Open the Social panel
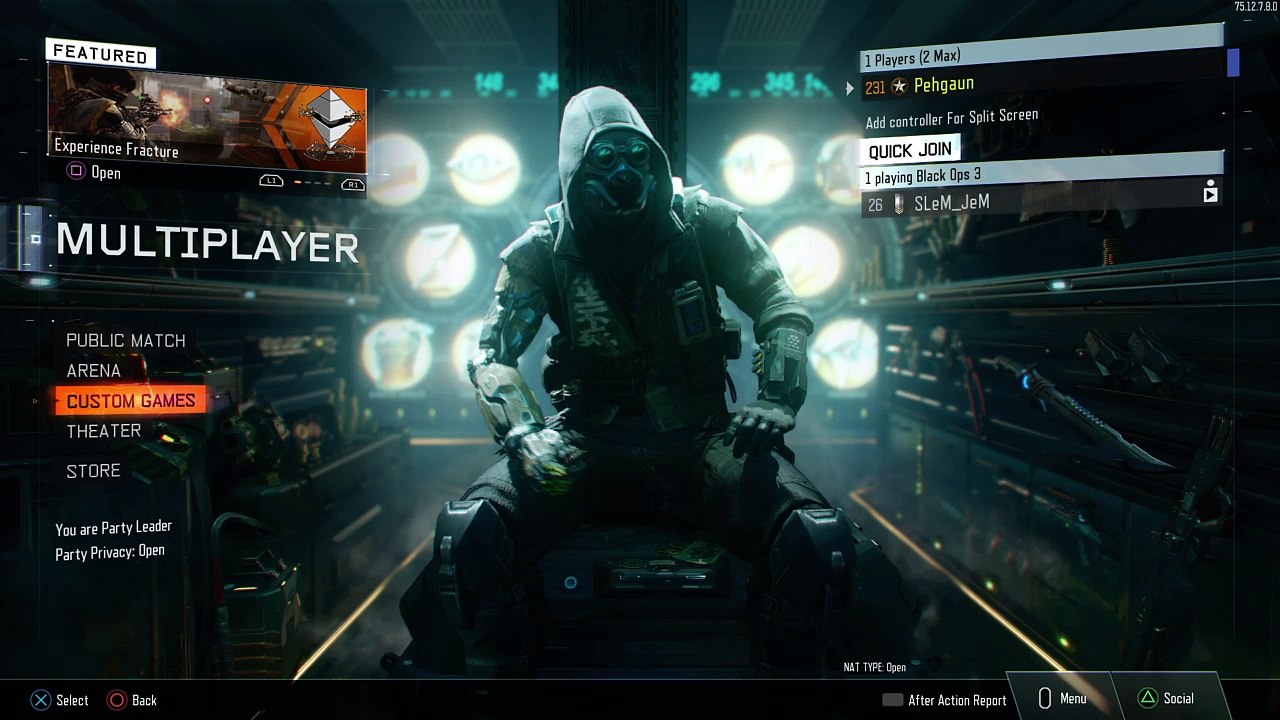The height and width of the screenshot is (720, 1280). [1167, 699]
